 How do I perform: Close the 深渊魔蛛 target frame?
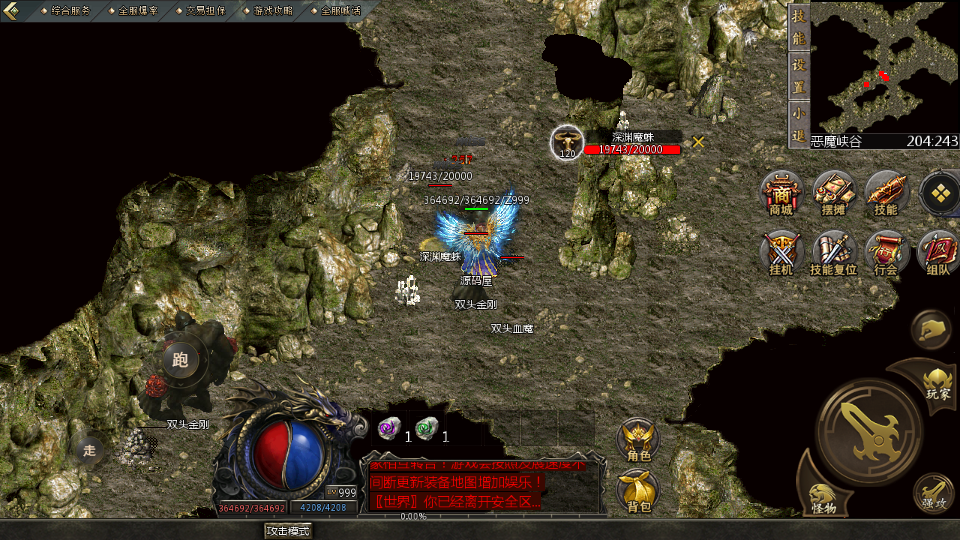point(698,142)
